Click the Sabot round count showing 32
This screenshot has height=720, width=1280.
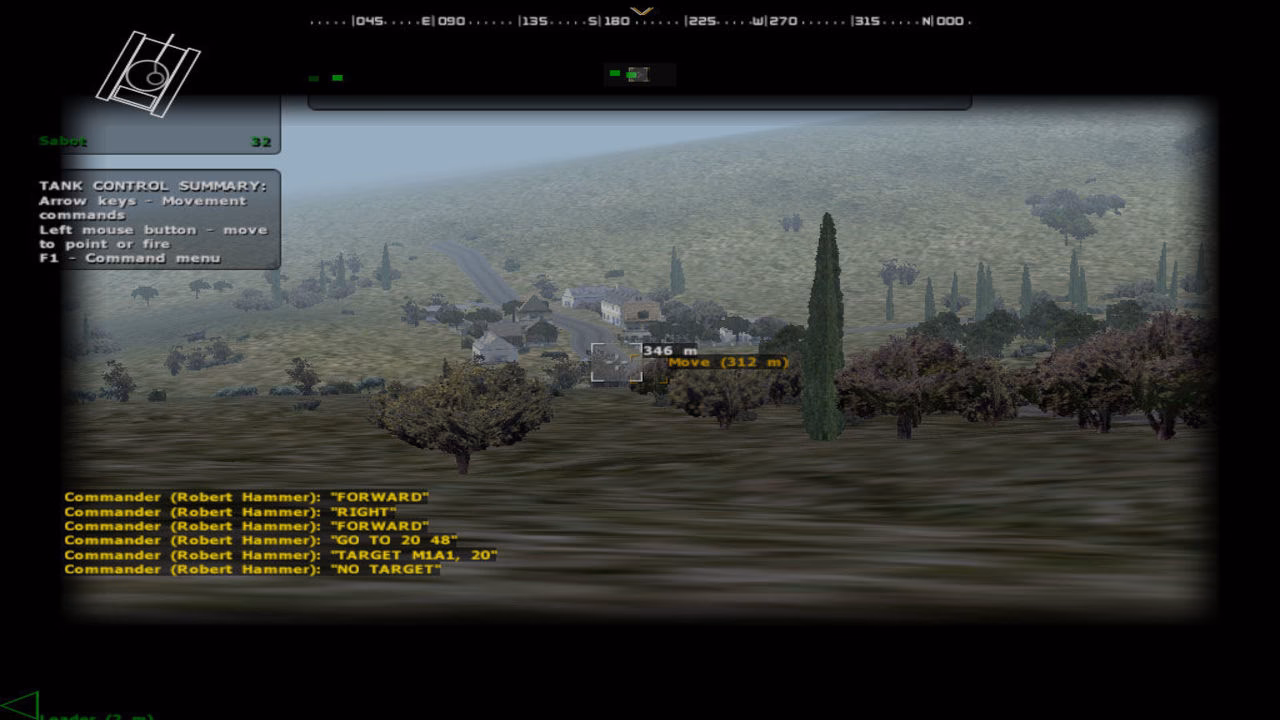261,141
